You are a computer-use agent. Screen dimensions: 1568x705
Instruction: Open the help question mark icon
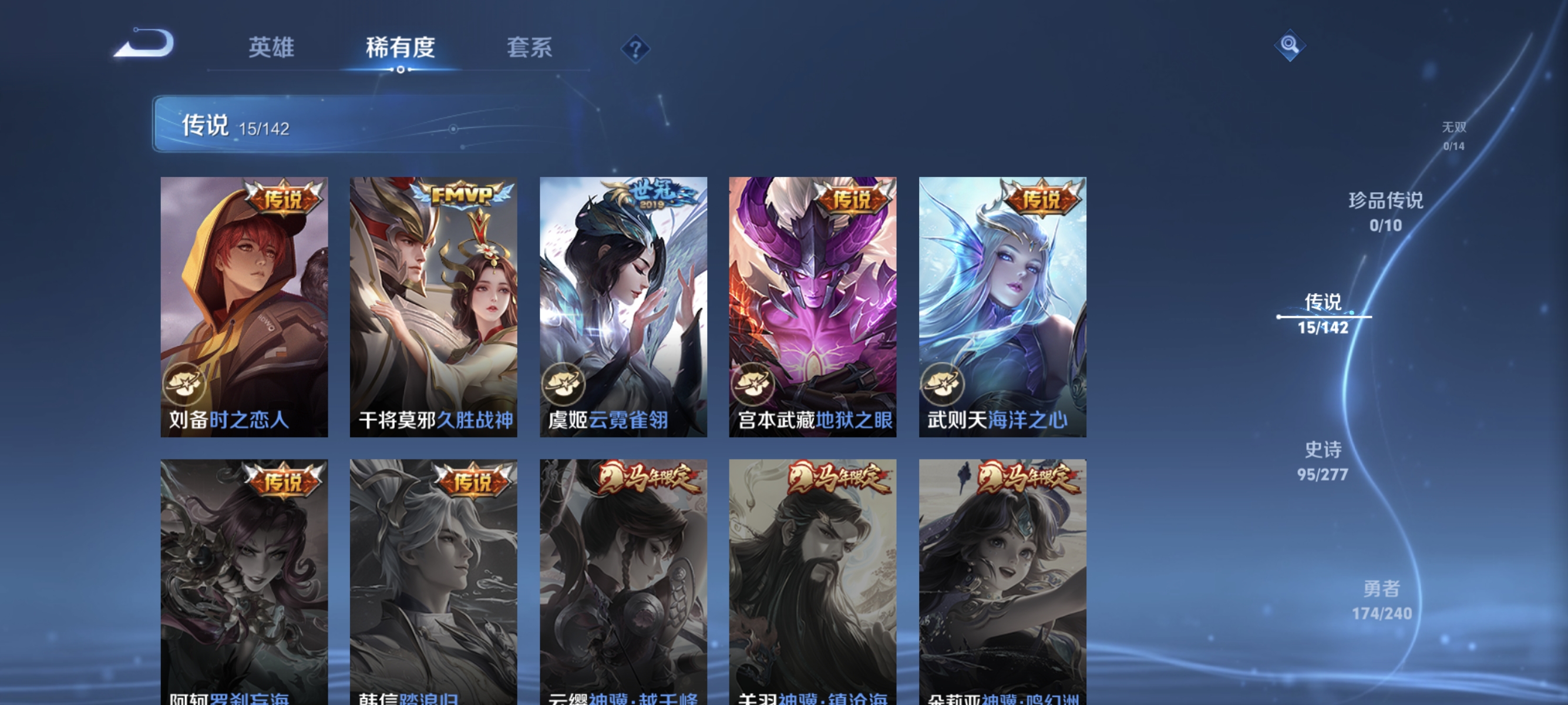pyautogui.click(x=635, y=49)
